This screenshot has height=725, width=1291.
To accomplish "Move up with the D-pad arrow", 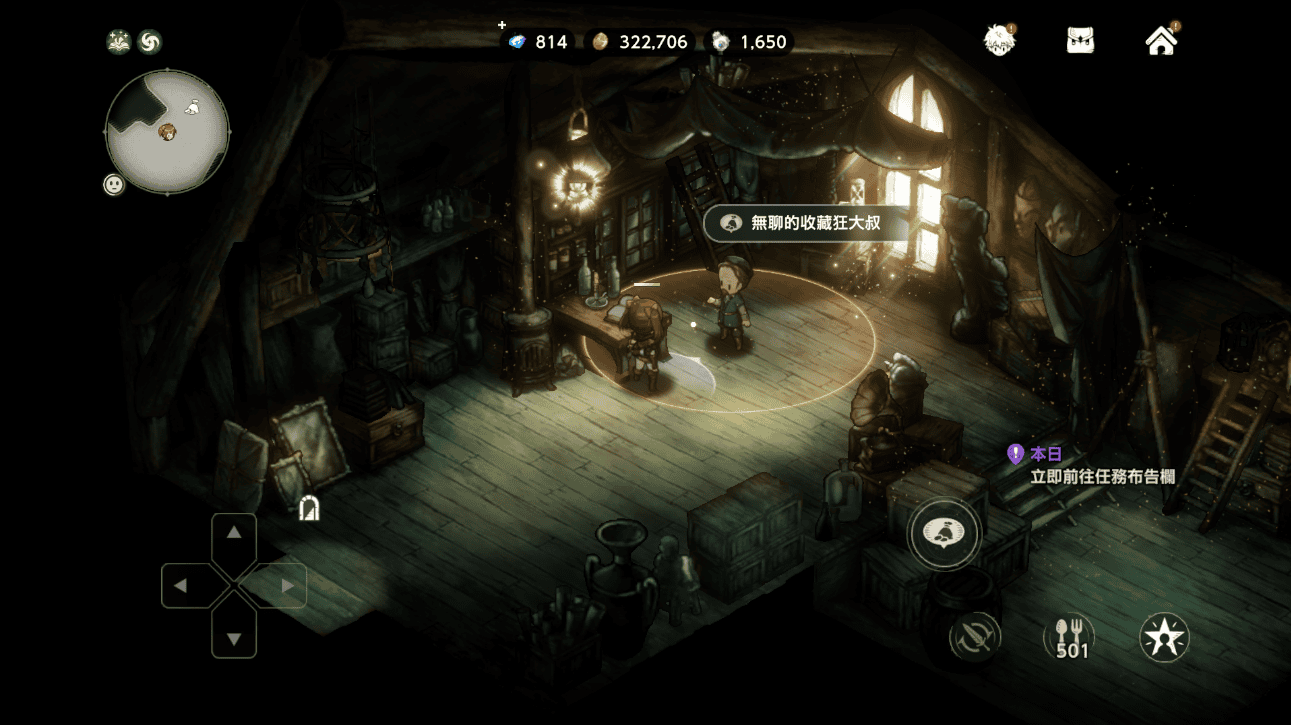I will click(x=234, y=534).
